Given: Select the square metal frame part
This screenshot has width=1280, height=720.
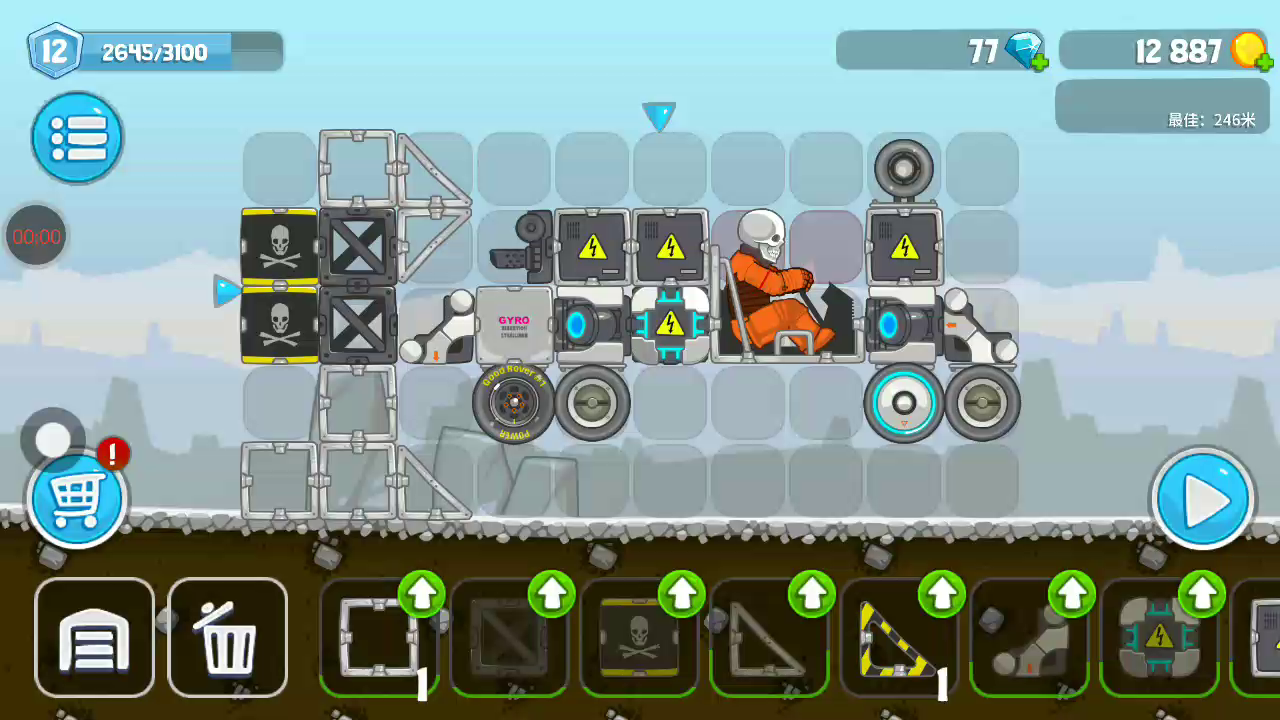Looking at the screenshot, I should [378, 637].
